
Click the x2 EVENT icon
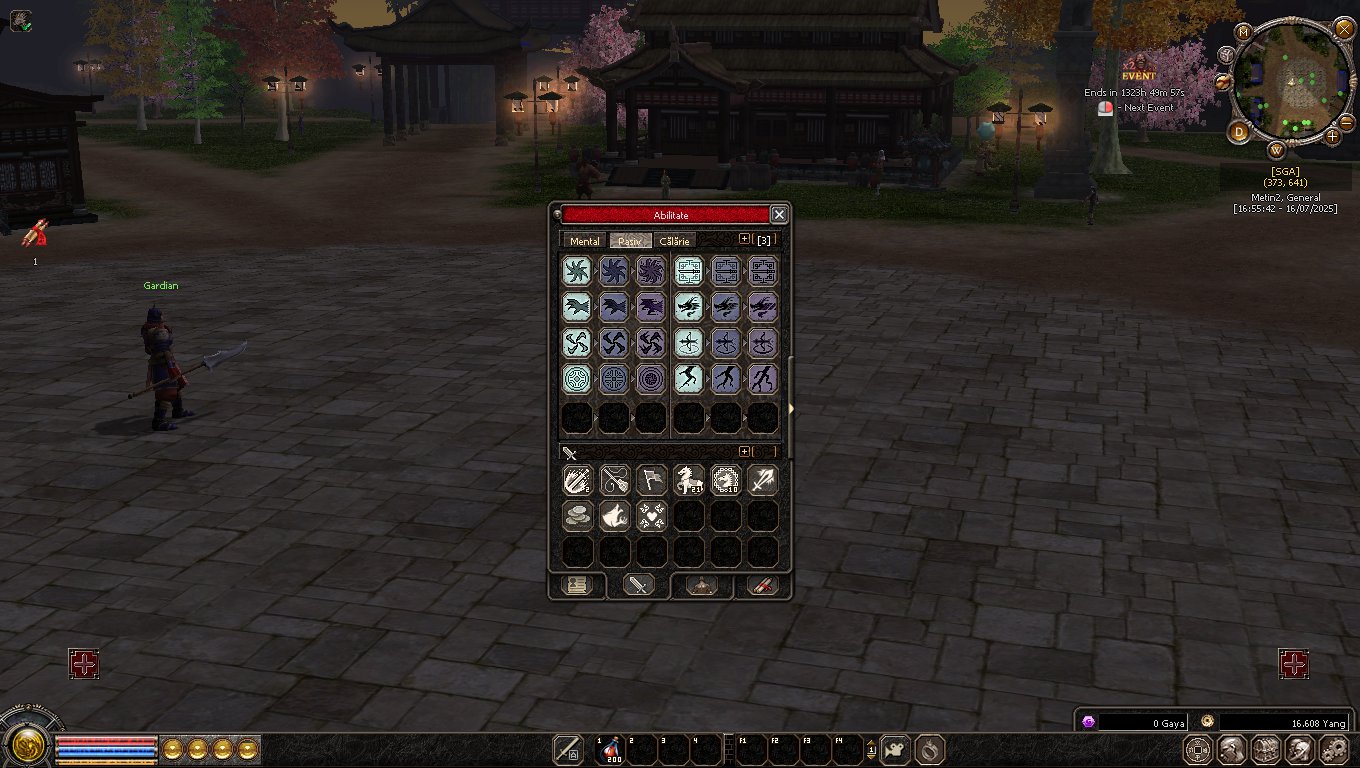(1138, 70)
